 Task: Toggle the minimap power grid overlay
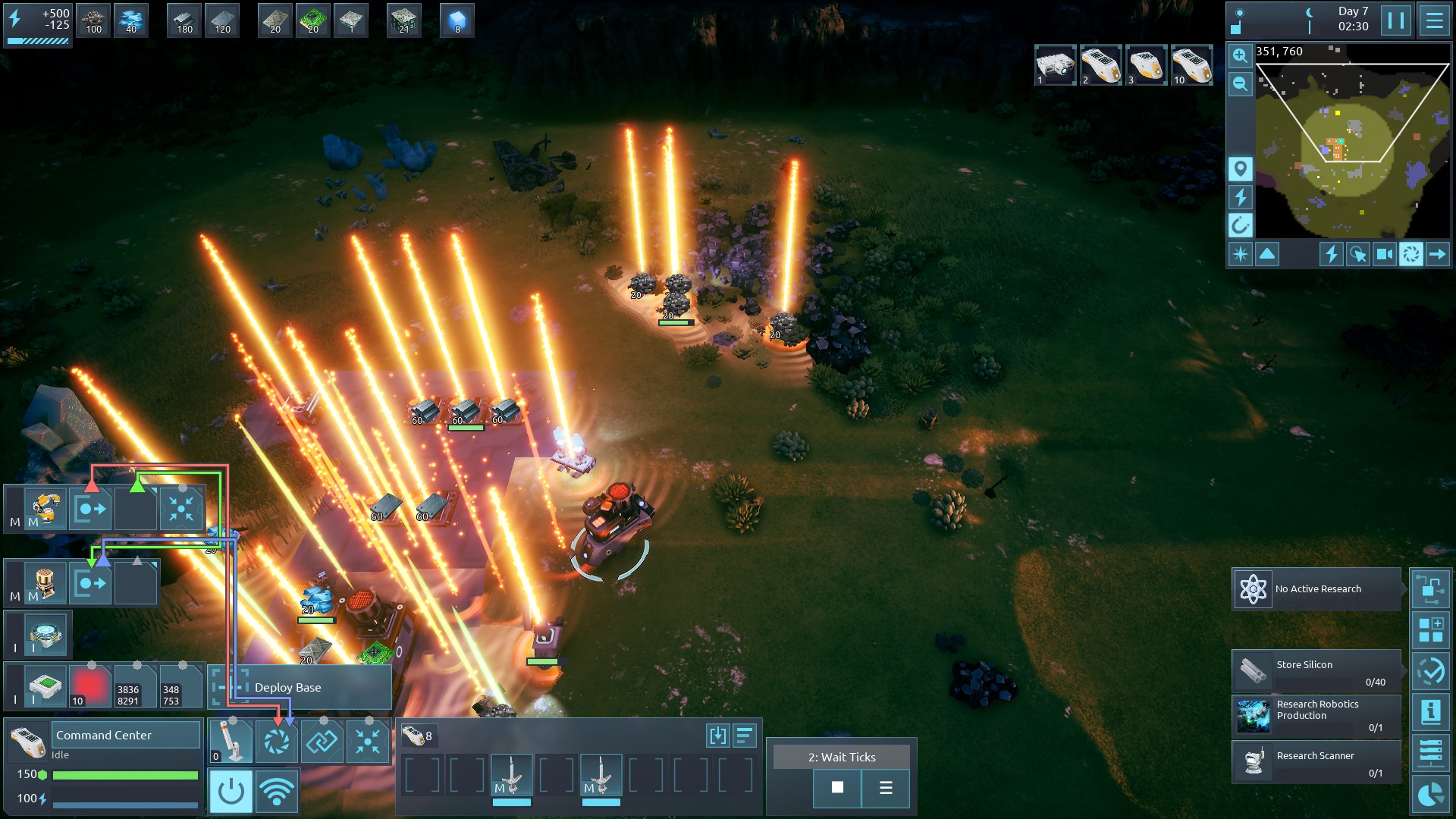point(1240,197)
